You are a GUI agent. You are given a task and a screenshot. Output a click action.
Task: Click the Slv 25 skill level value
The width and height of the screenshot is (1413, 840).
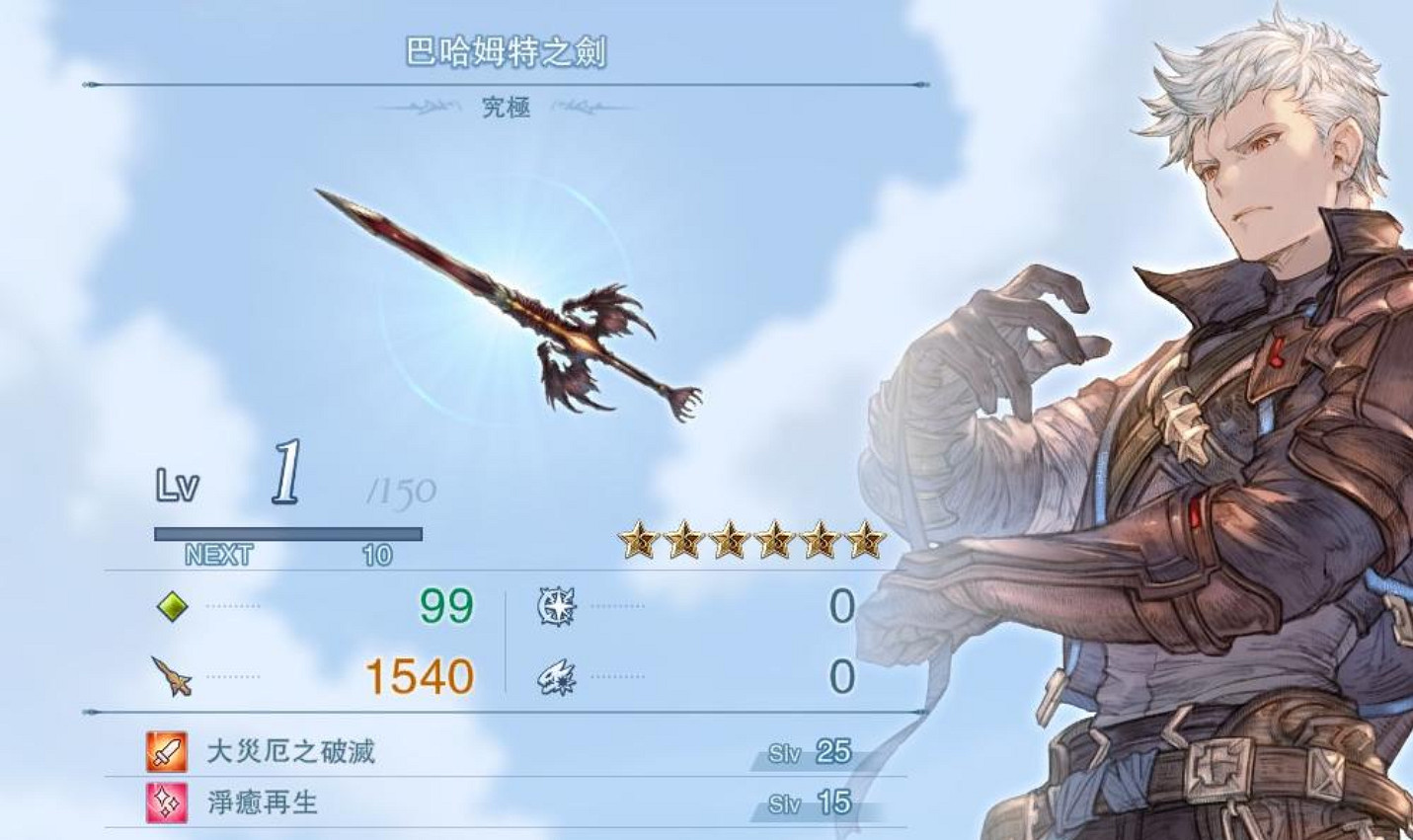tap(832, 753)
